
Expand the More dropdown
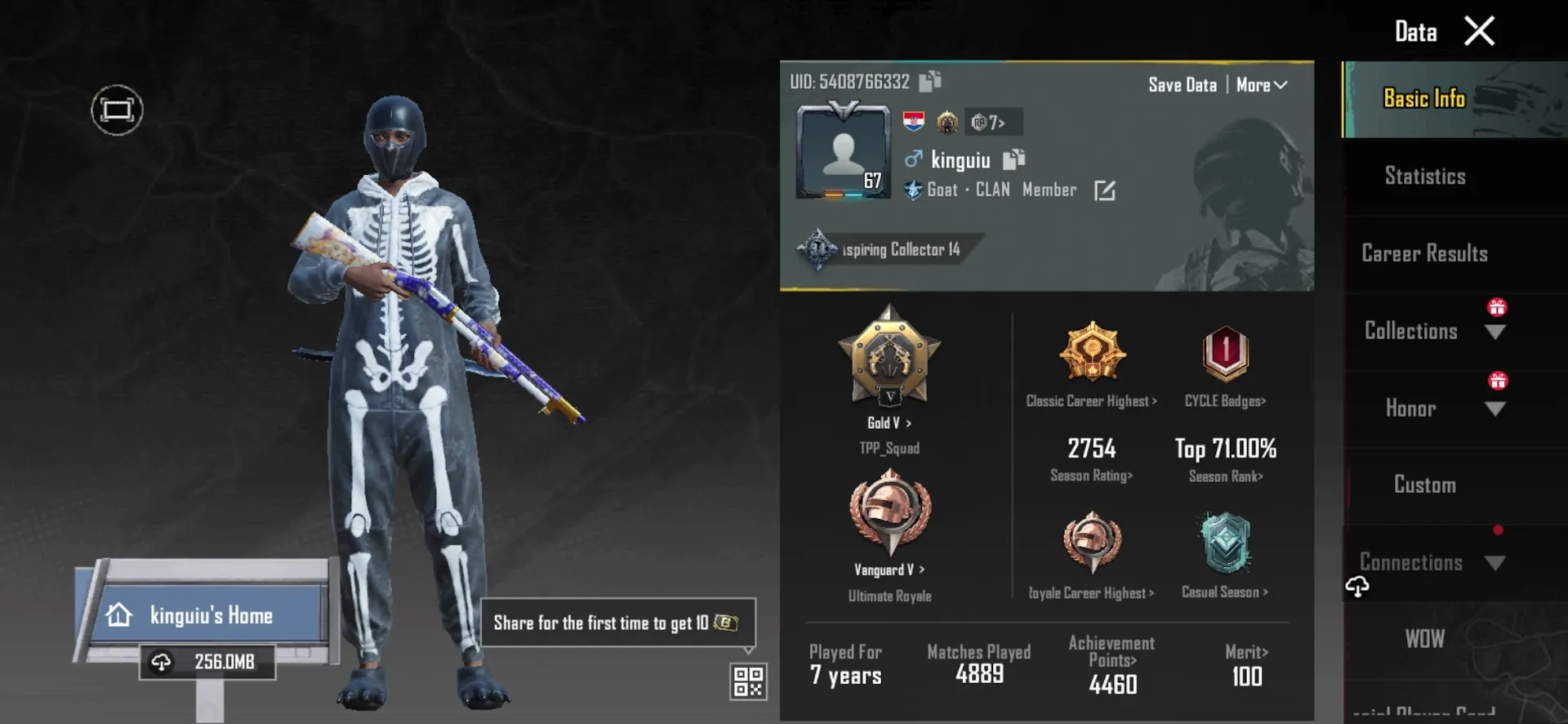[1260, 84]
